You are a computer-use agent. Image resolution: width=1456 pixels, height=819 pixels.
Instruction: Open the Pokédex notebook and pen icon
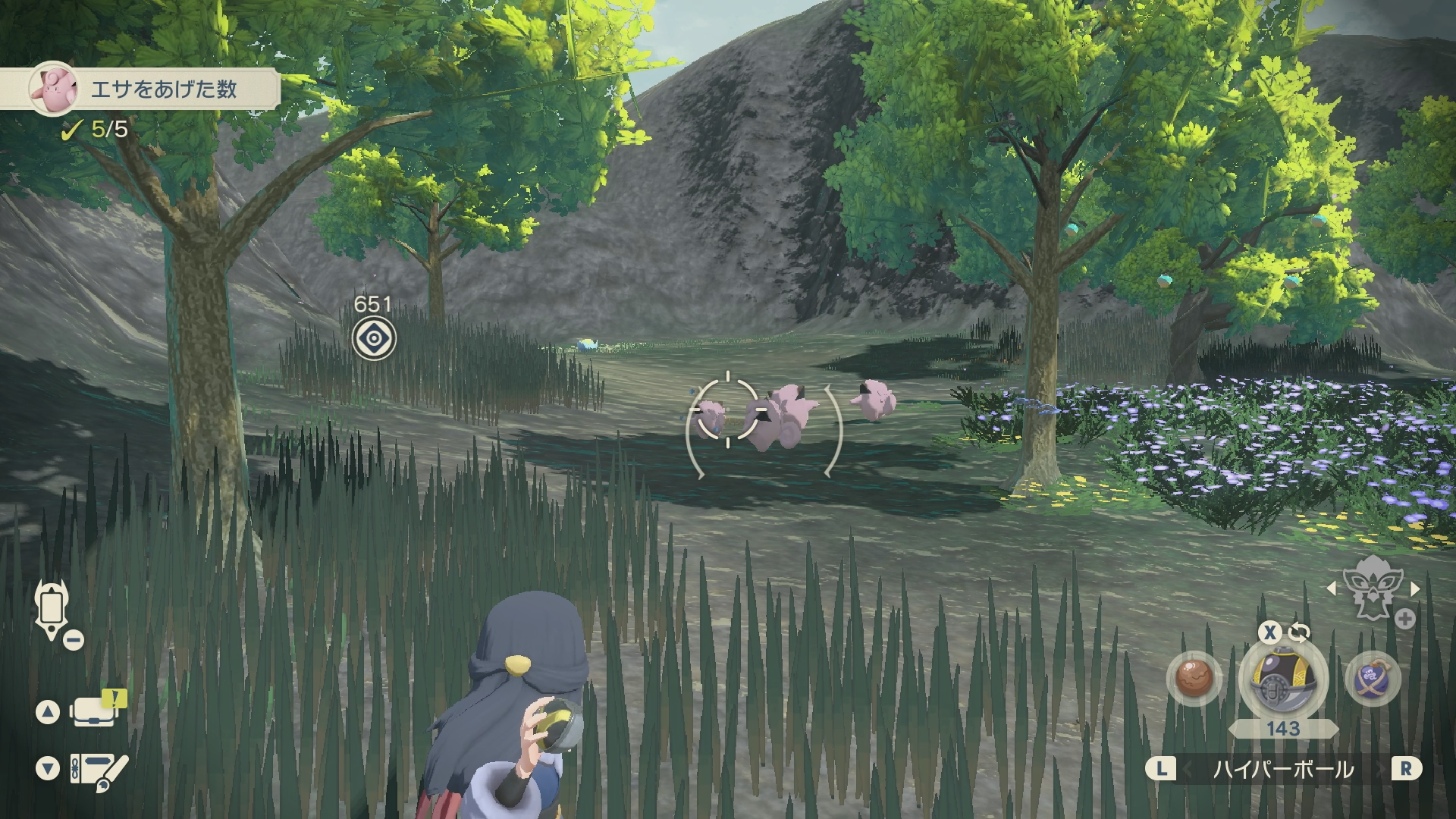[x=97, y=769]
